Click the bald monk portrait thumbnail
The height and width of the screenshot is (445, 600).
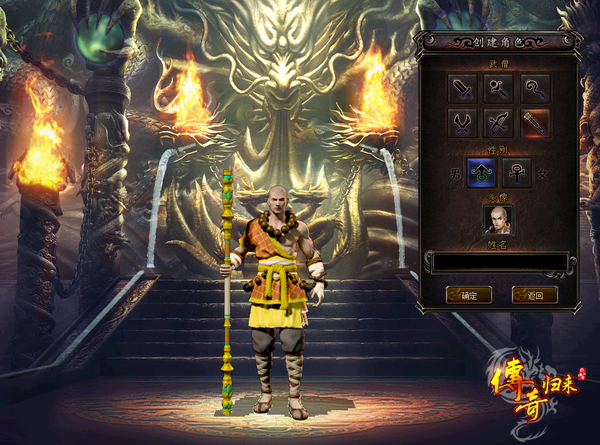click(x=498, y=220)
